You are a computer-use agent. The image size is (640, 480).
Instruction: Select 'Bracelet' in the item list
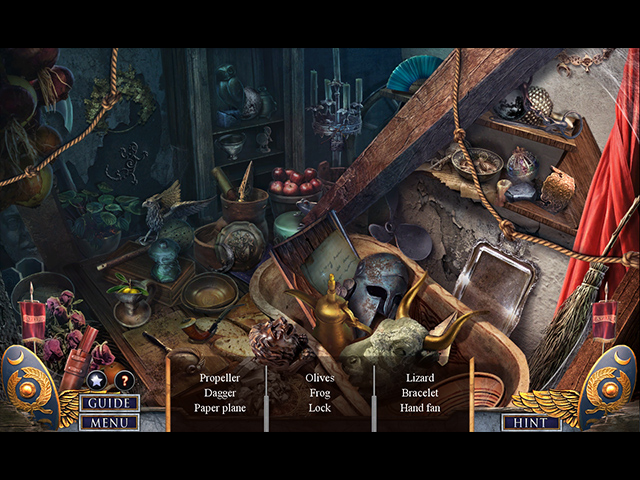tap(420, 393)
